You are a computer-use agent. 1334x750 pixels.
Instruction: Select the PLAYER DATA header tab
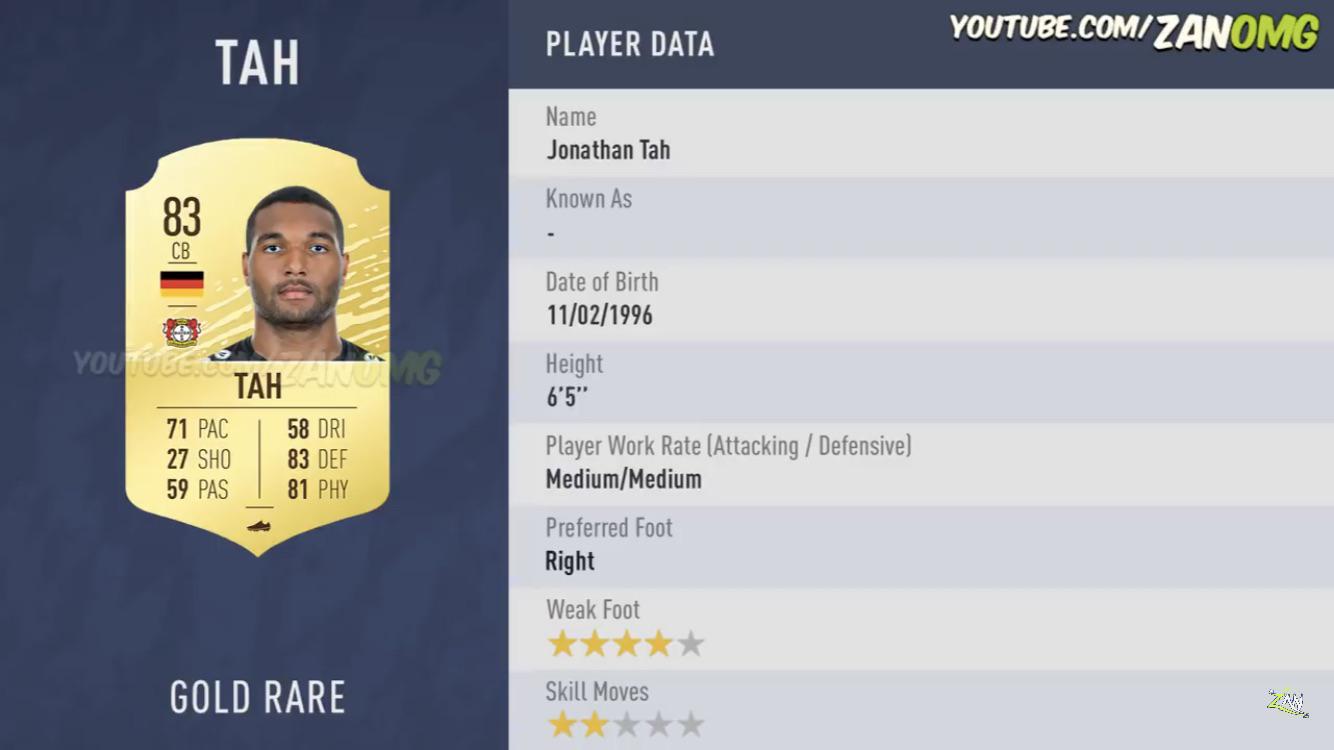(630, 43)
